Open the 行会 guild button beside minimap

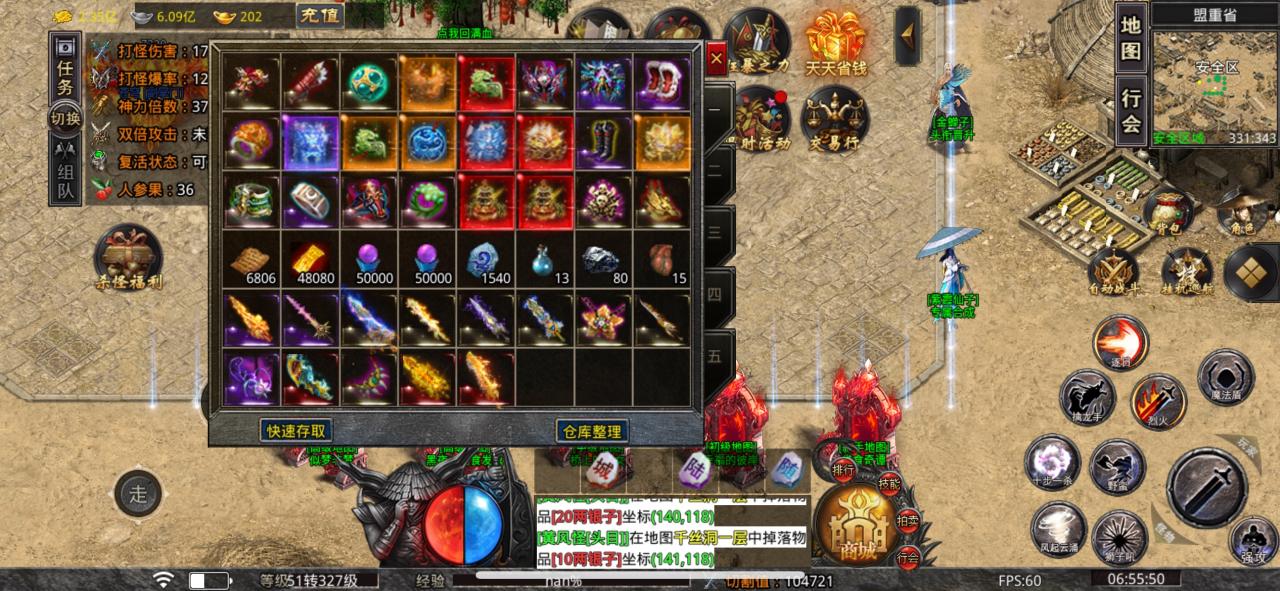[x=1130, y=110]
